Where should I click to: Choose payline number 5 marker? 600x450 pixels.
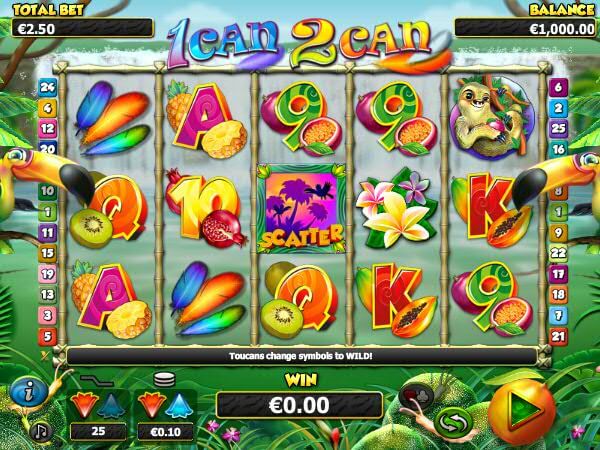(x=46, y=337)
